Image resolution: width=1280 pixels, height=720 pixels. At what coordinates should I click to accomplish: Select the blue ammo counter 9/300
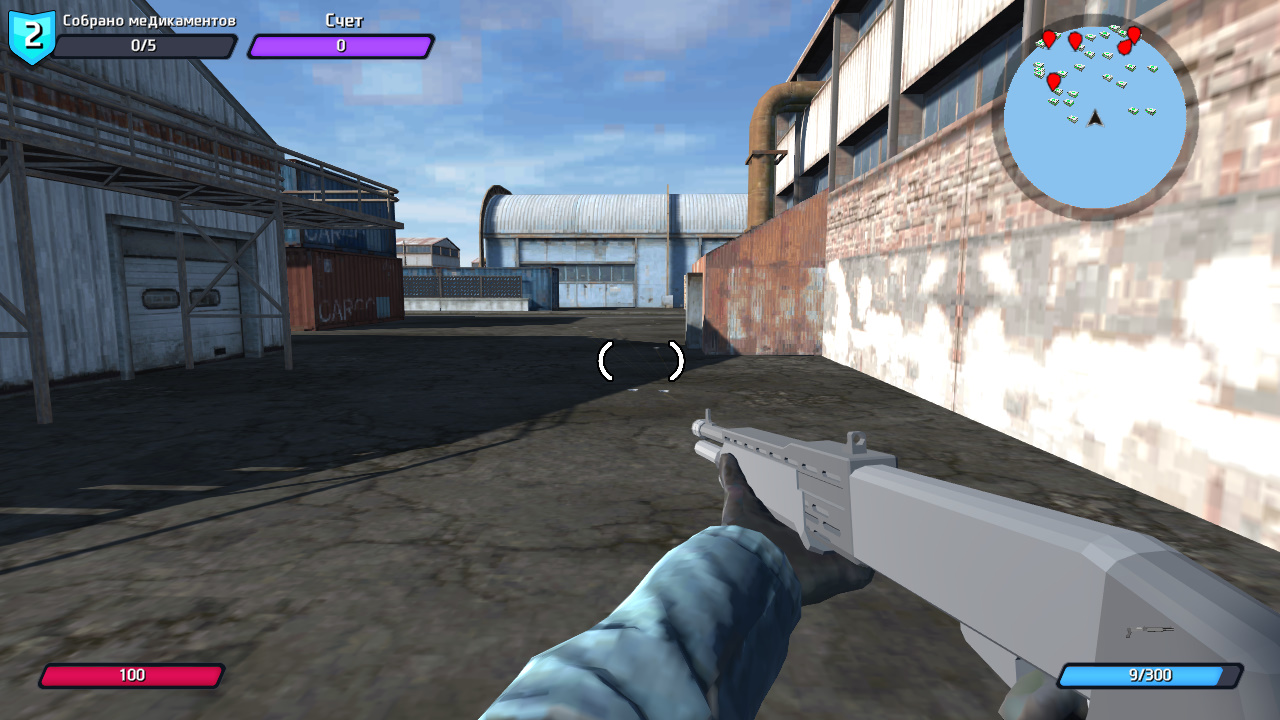click(1148, 674)
